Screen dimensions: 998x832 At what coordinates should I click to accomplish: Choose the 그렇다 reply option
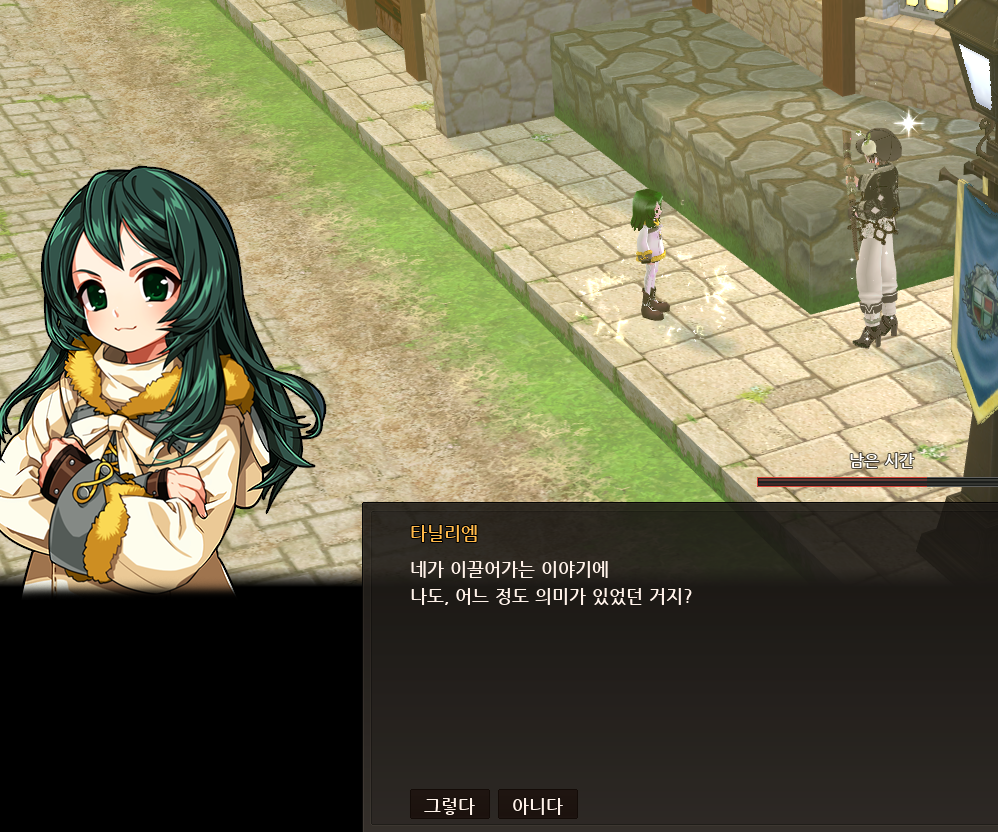[449, 805]
